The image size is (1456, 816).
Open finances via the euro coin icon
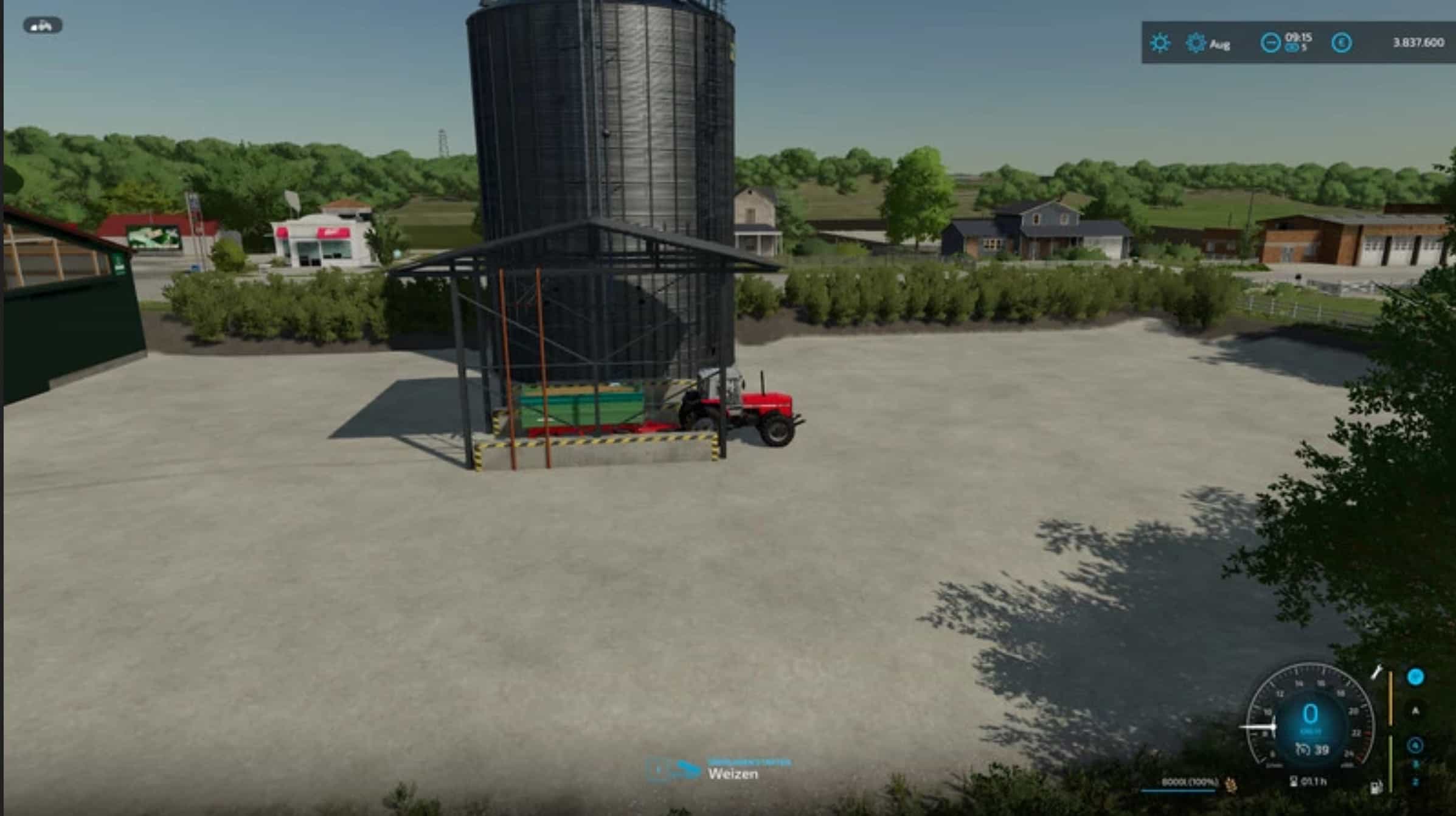(1341, 43)
